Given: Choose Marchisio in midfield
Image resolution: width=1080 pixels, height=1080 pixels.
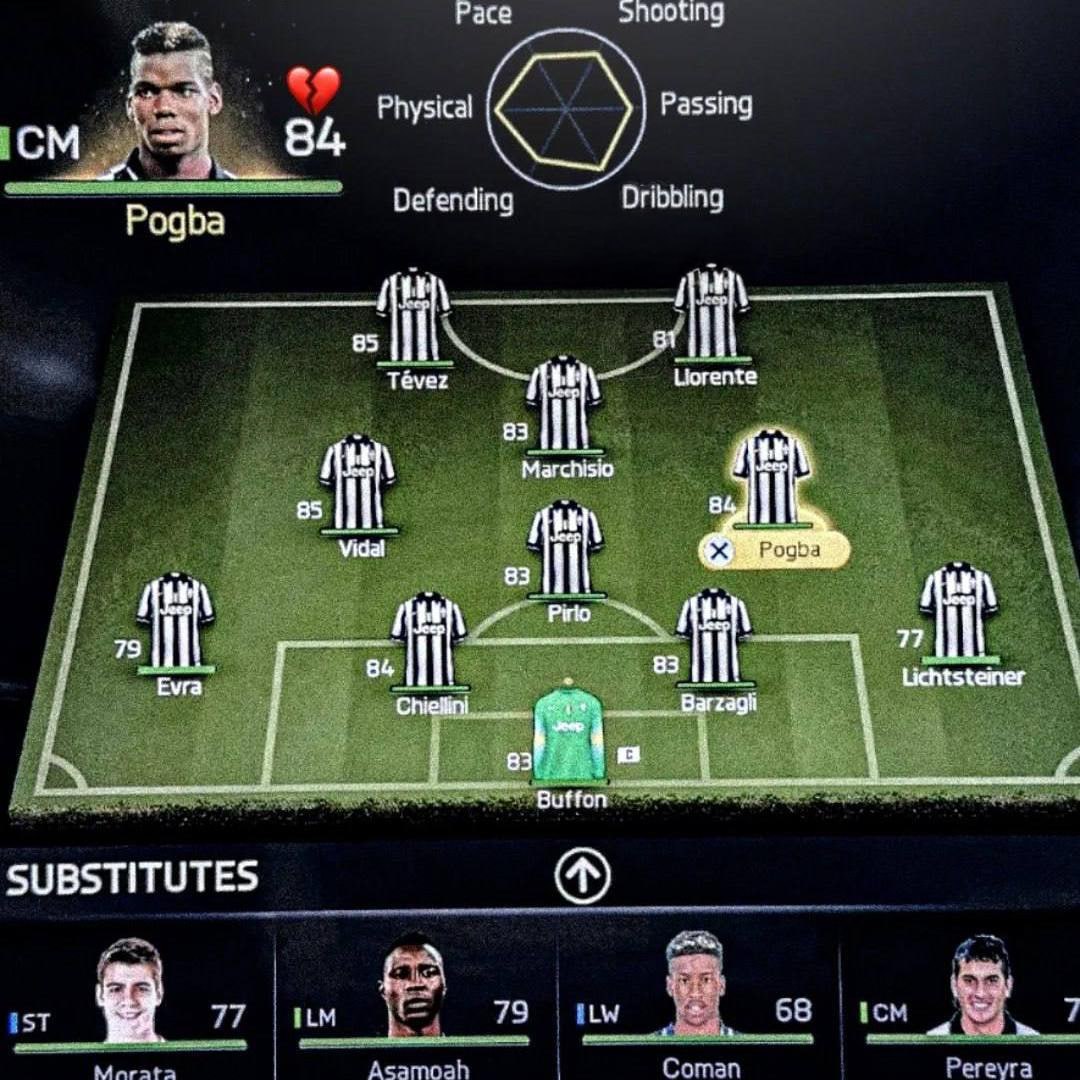Looking at the screenshot, I should (x=563, y=404).
